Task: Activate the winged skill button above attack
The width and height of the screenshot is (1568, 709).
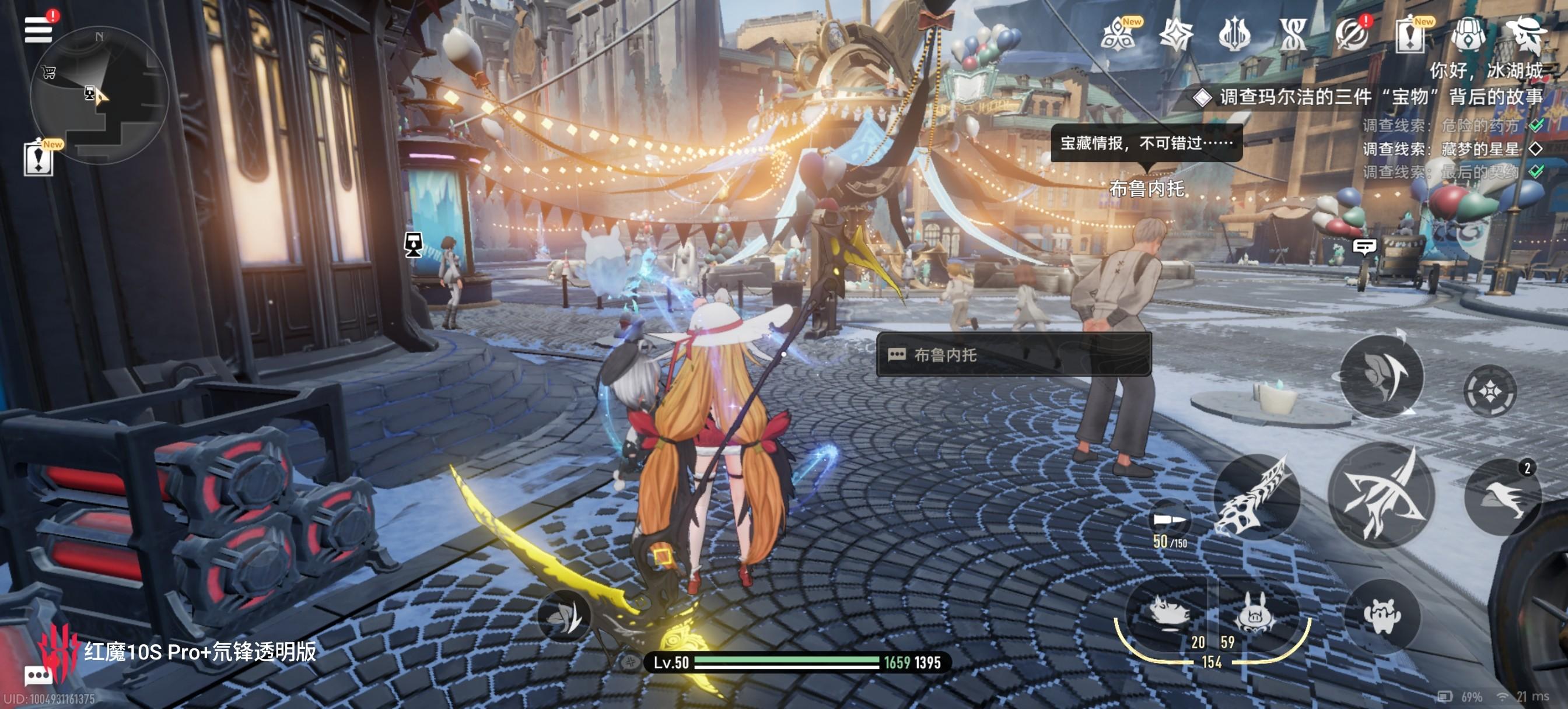Action: click(x=1382, y=375)
